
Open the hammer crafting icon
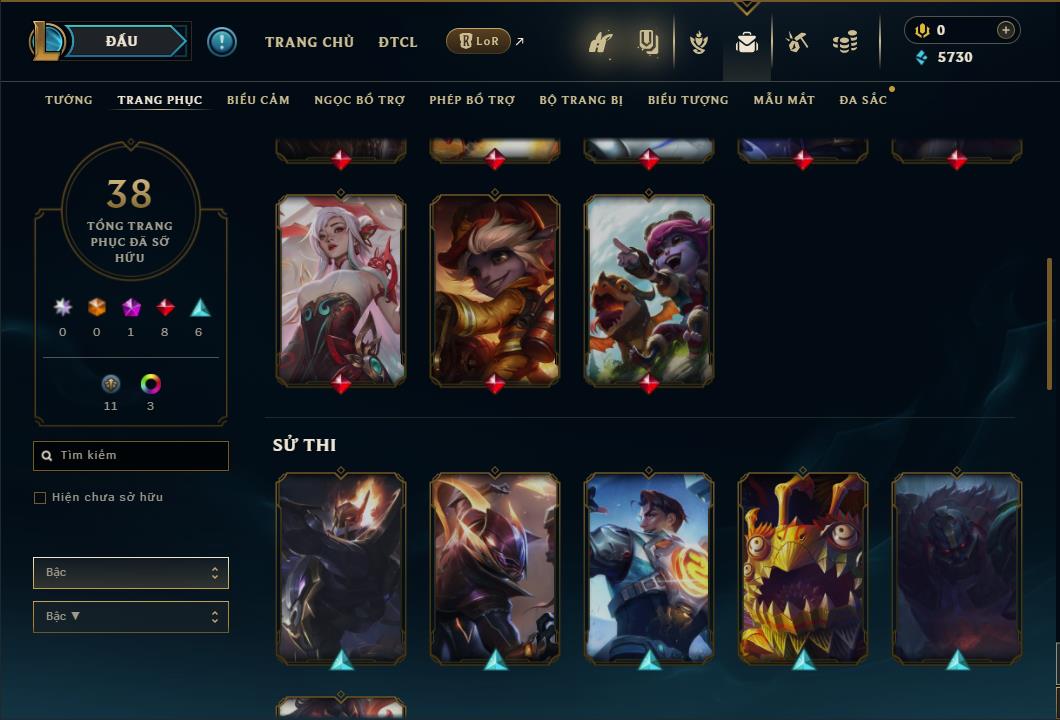797,42
